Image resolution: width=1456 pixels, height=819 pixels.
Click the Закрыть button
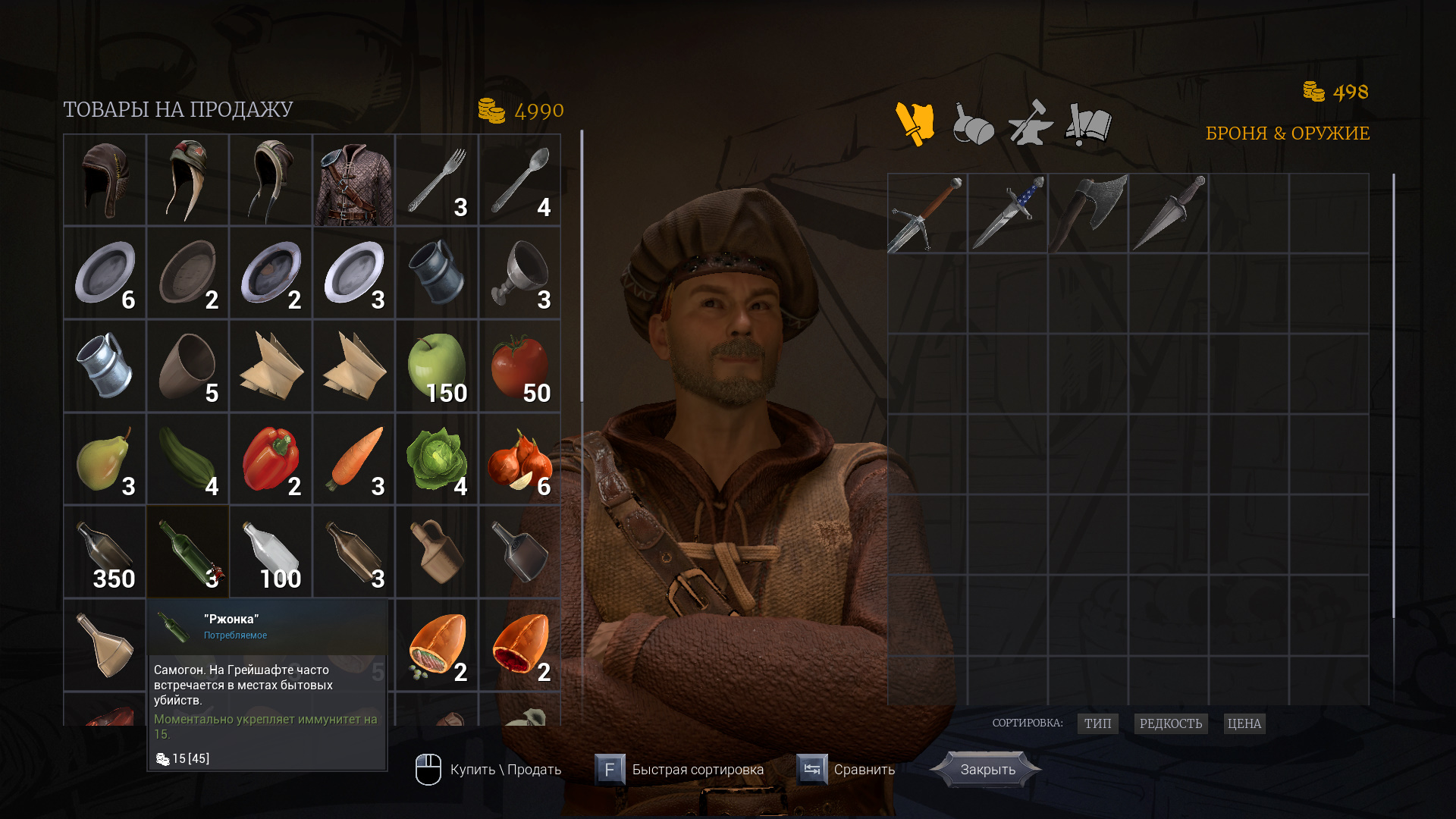point(987,770)
